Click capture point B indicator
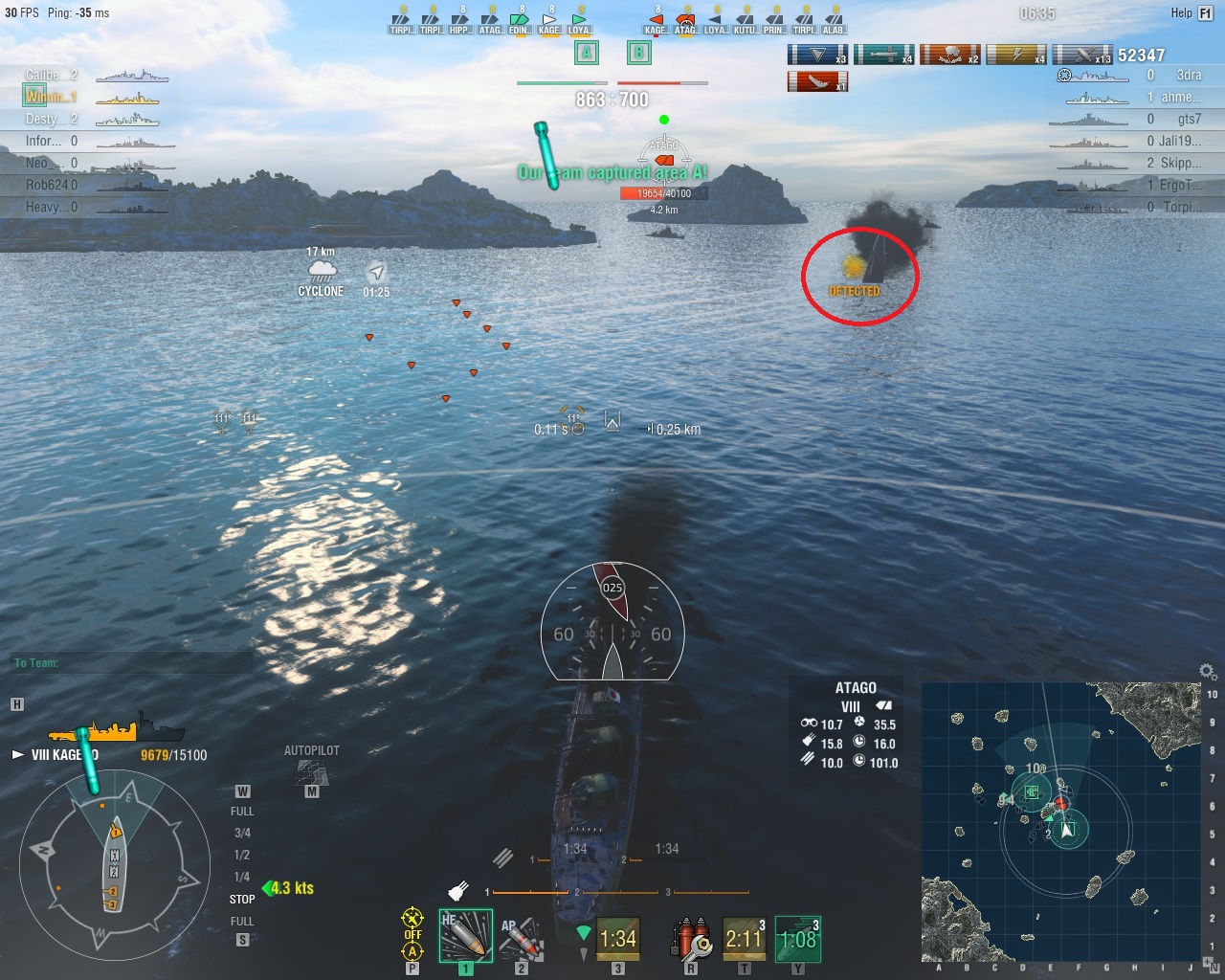Screen dimensions: 1225x980 click(638, 53)
